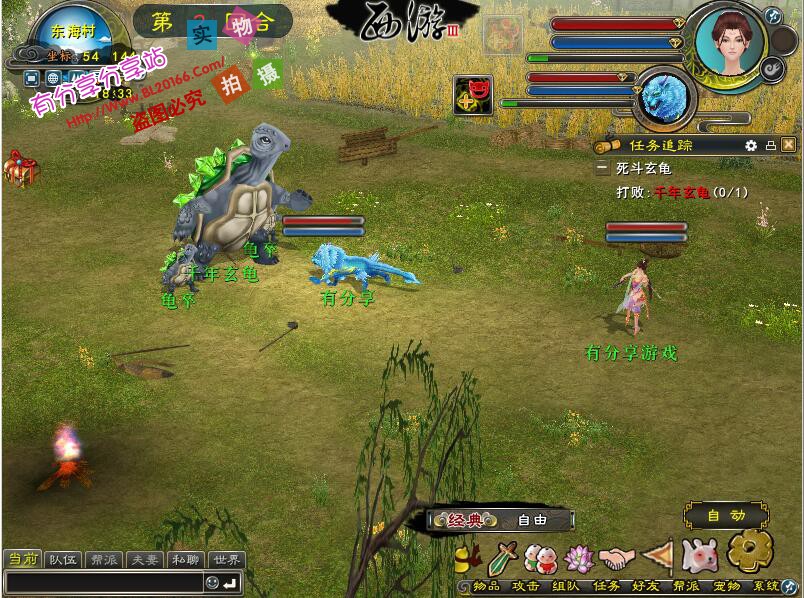Toggle the 自动 auto-battle button
The width and height of the screenshot is (804, 598).
726,516
